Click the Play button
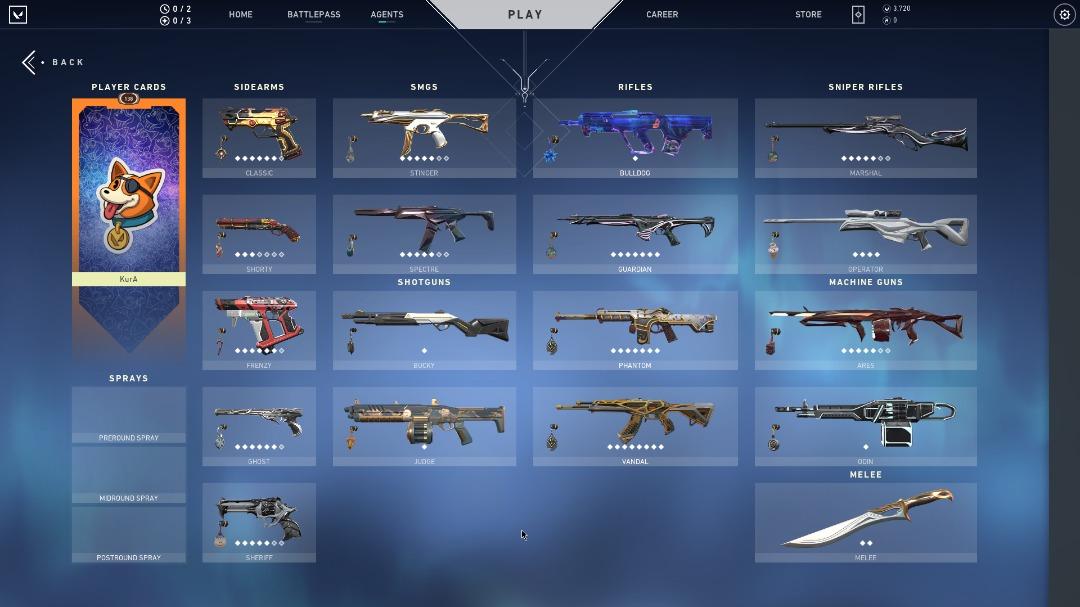This screenshot has width=1080, height=607. pos(524,15)
